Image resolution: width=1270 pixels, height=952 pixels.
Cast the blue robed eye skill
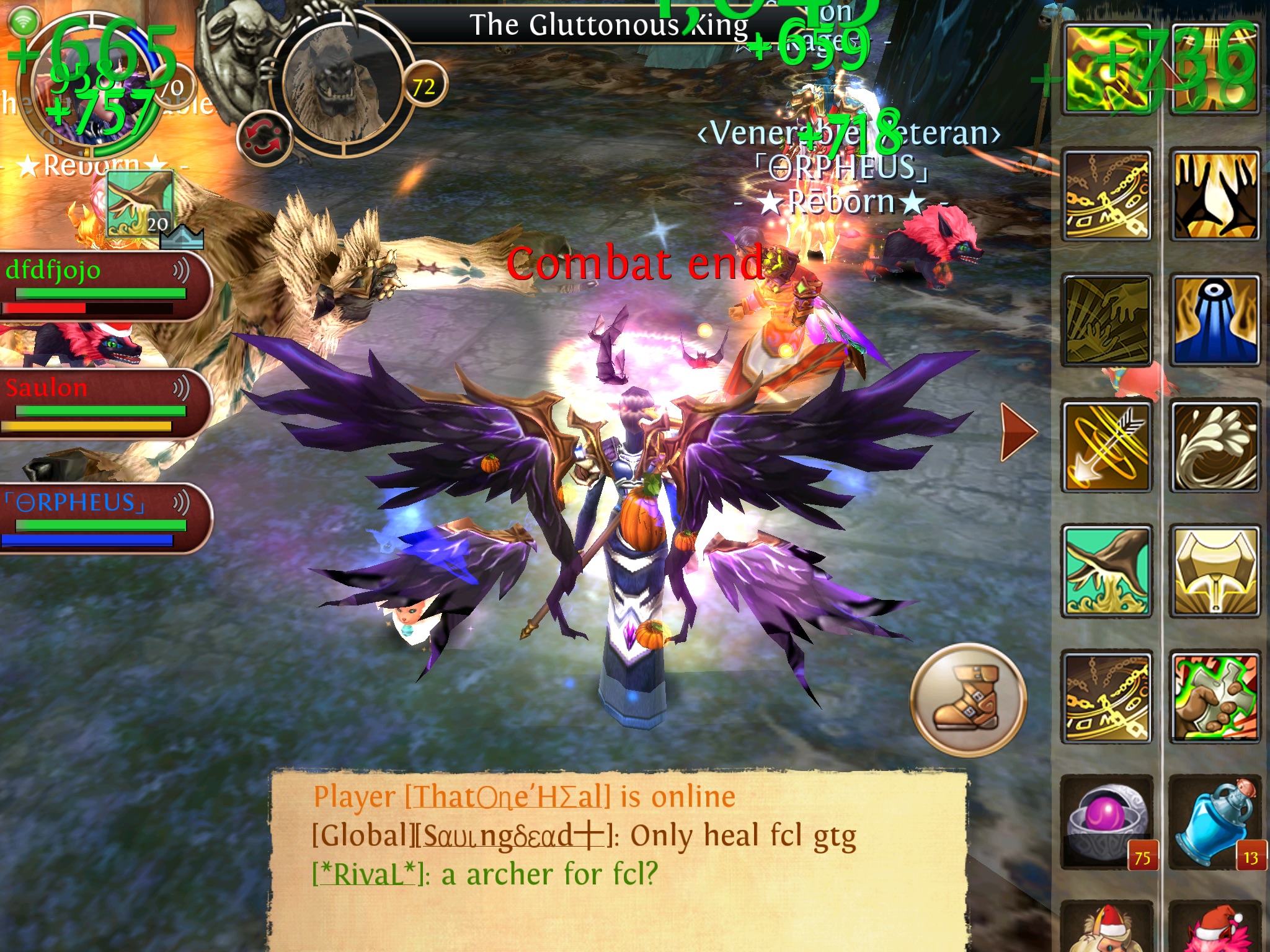click(x=1214, y=320)
